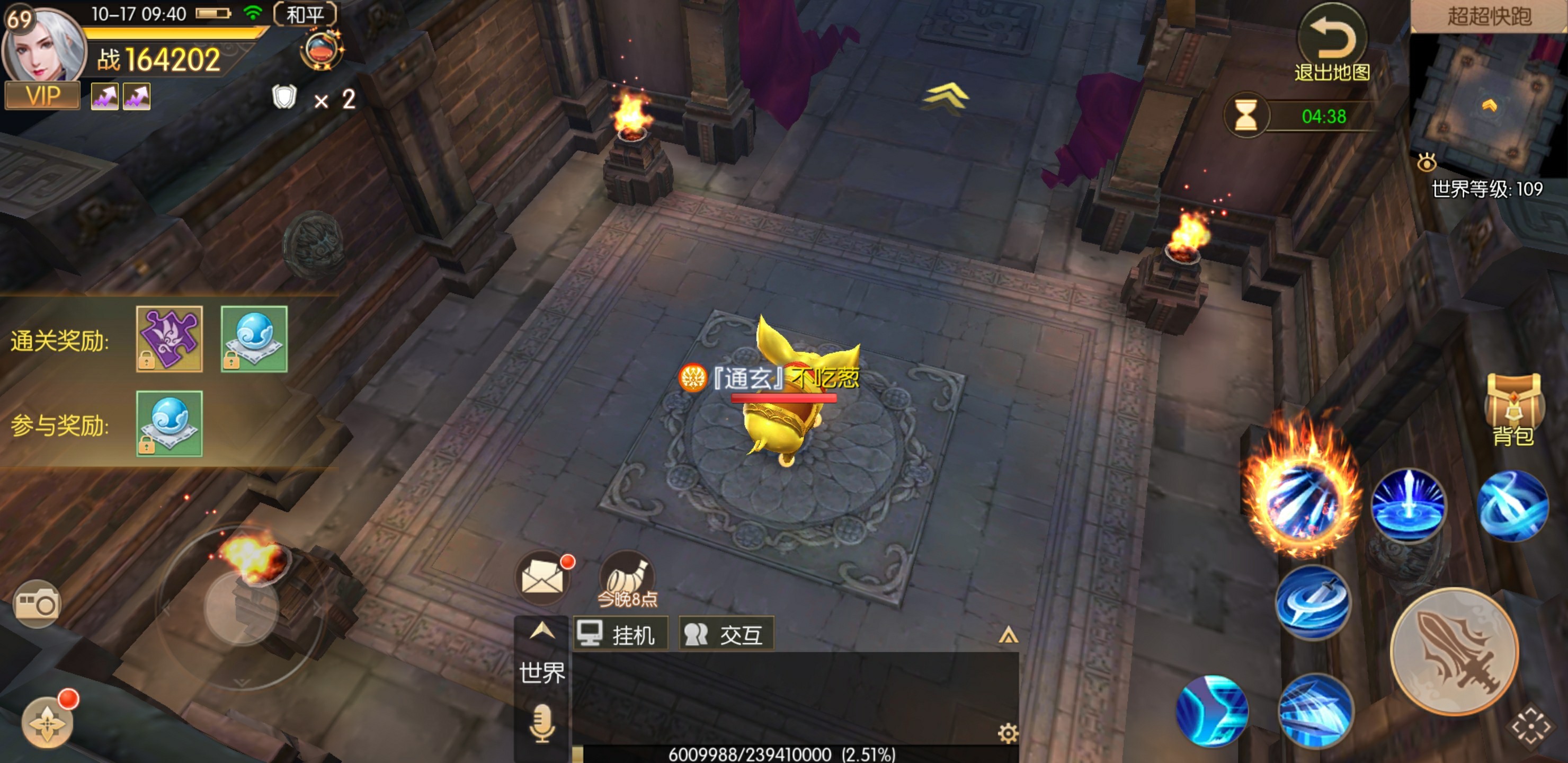Screen dimensions: 1568x763
Task: Open chat settings gear
Action: click(1008, 733)
